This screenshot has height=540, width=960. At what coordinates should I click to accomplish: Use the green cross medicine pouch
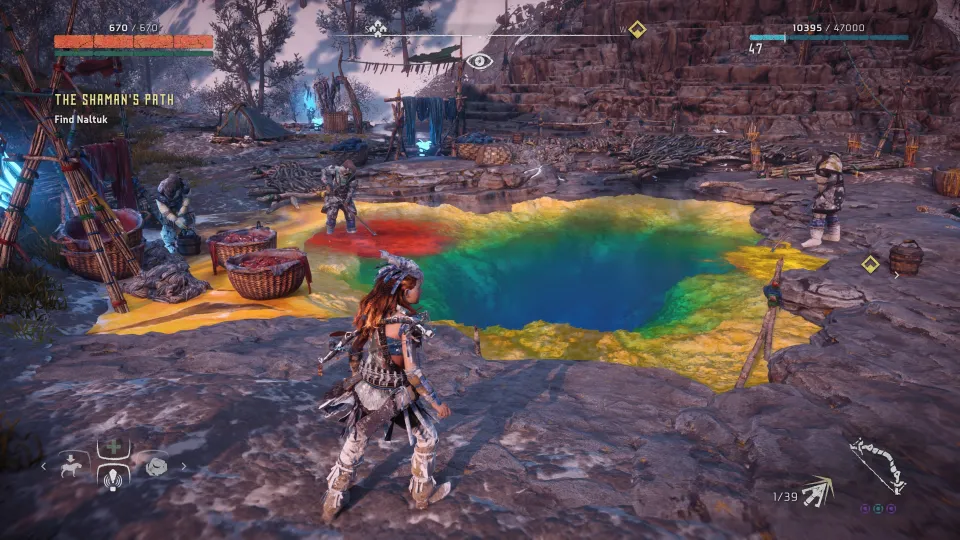tap(112, 448)
